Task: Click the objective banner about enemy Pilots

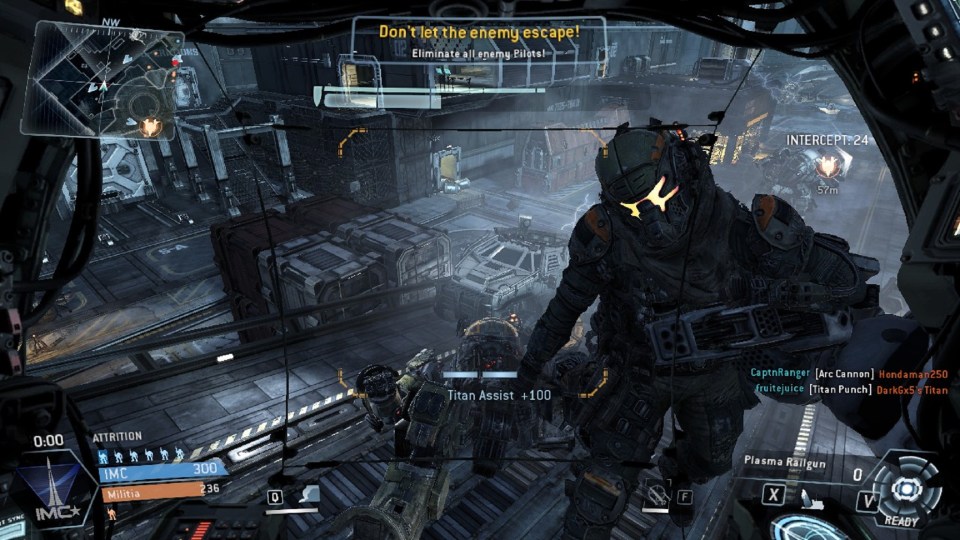Action: click(x=478, y=42)
